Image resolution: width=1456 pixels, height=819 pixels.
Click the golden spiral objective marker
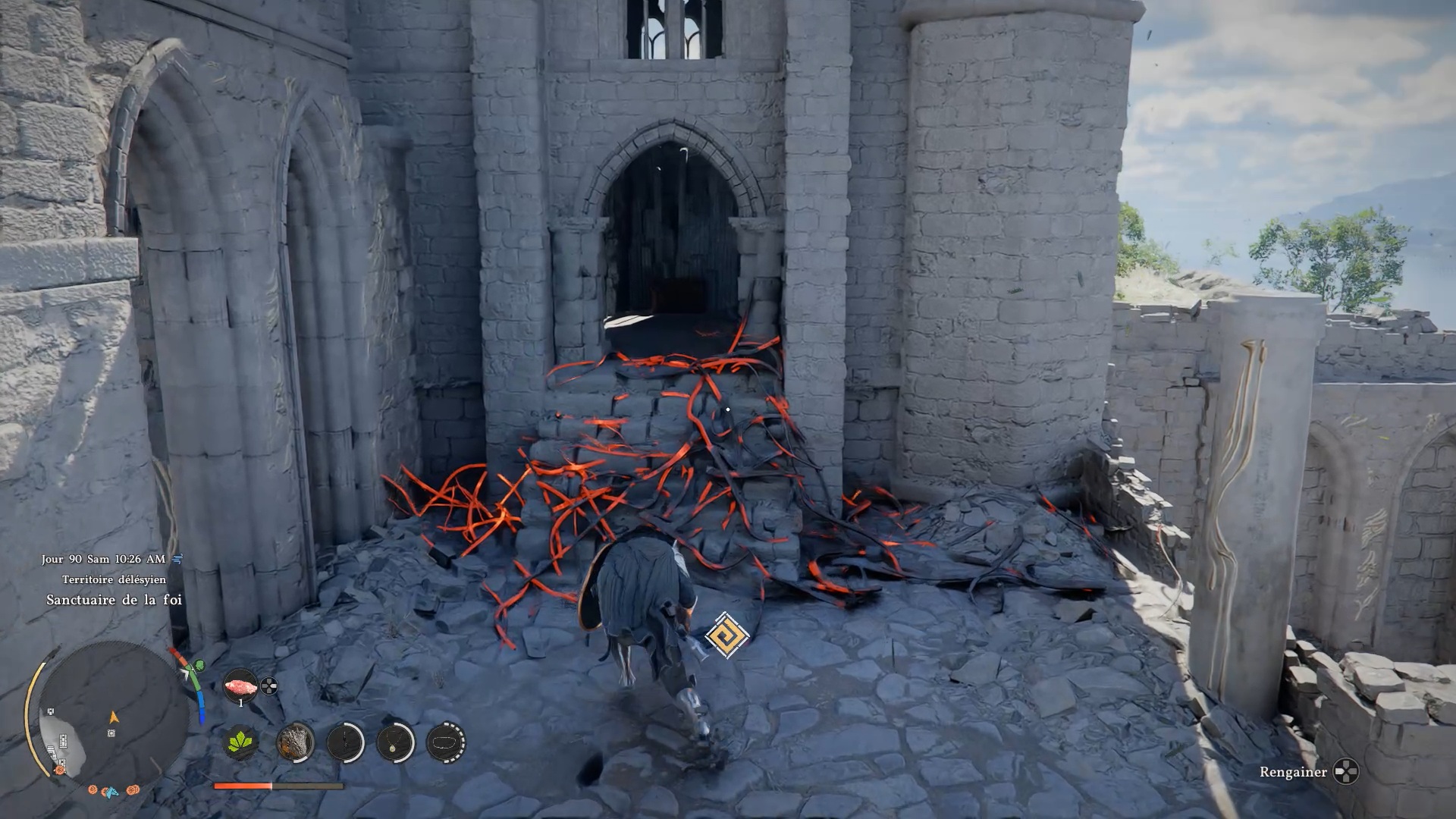coord(726,635)
